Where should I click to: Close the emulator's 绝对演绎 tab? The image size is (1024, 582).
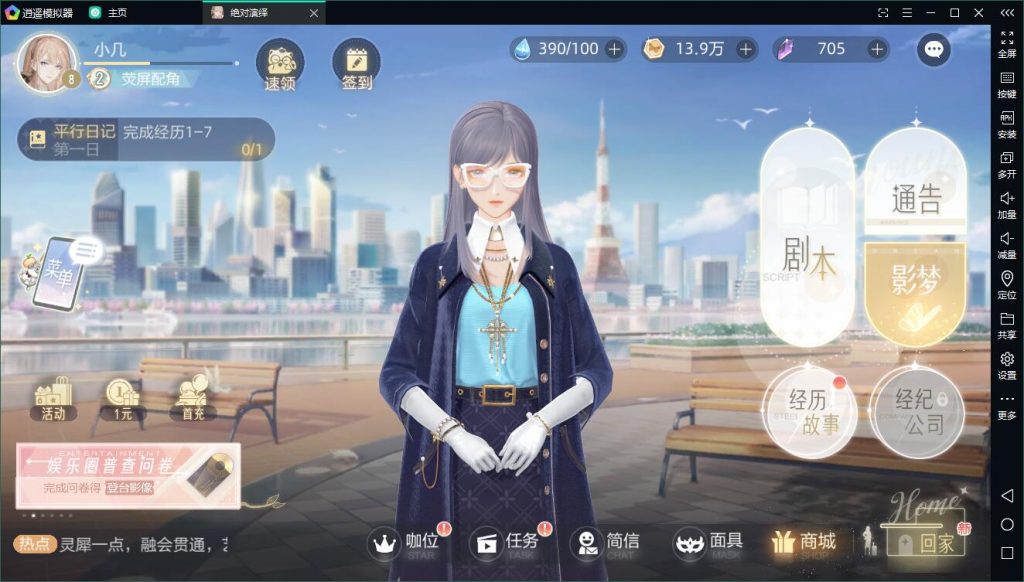coord(314,13)
